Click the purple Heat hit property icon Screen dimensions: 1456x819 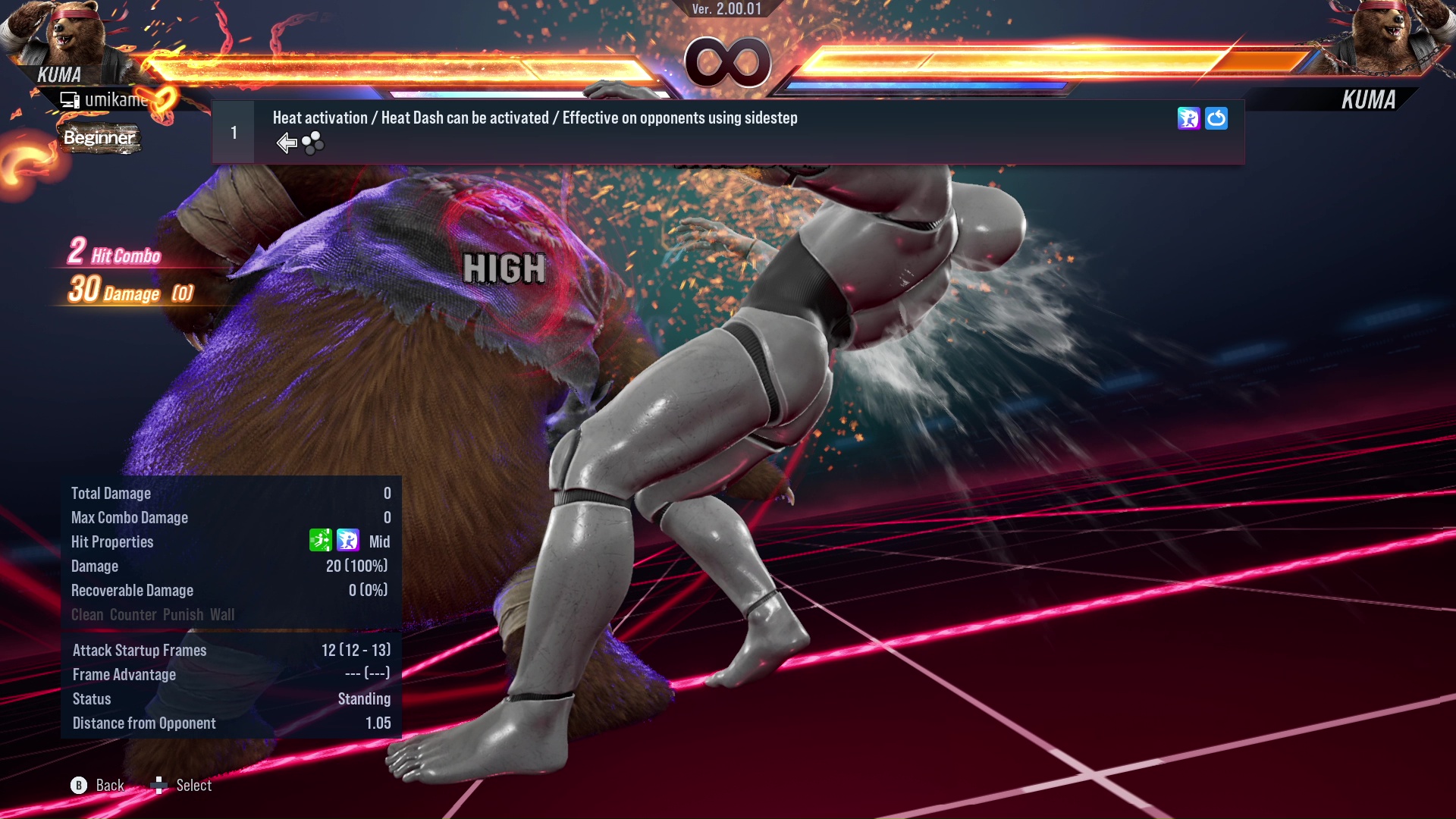[347, 541]
